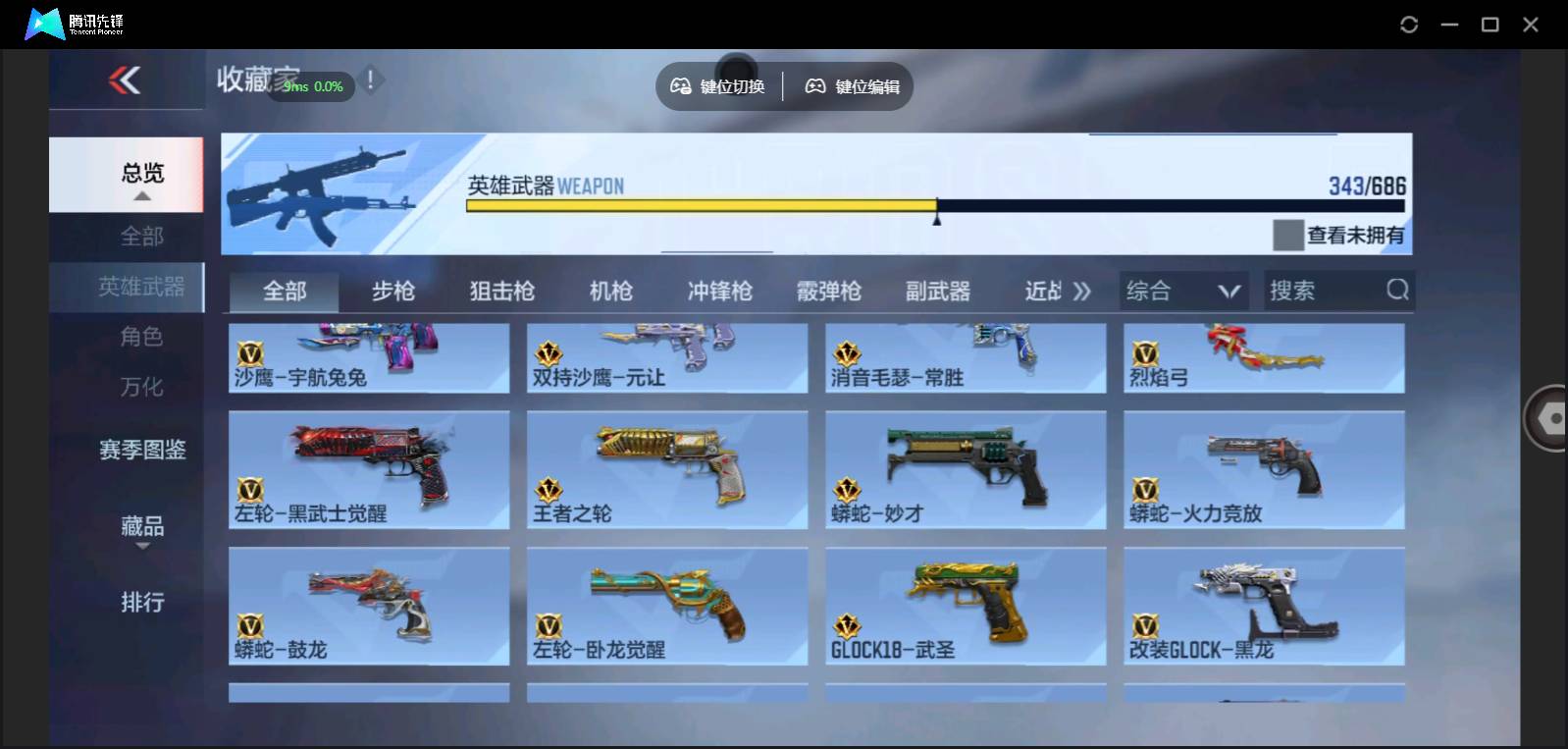The height and width of the screenshot is (749, 1568).
Task: Click the exclamation info icon next to 收藏家
Action: [370, 80]
